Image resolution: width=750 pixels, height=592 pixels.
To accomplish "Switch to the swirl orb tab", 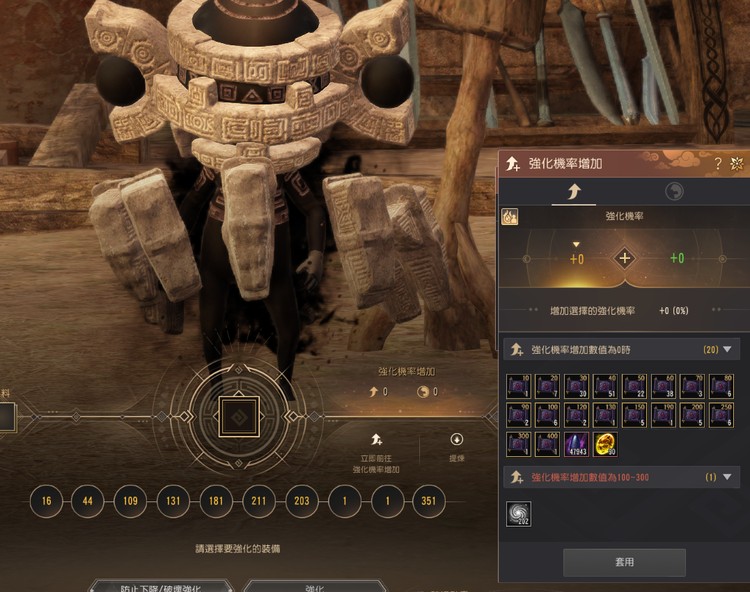I will pyautogui.click(x=674, y=191).
